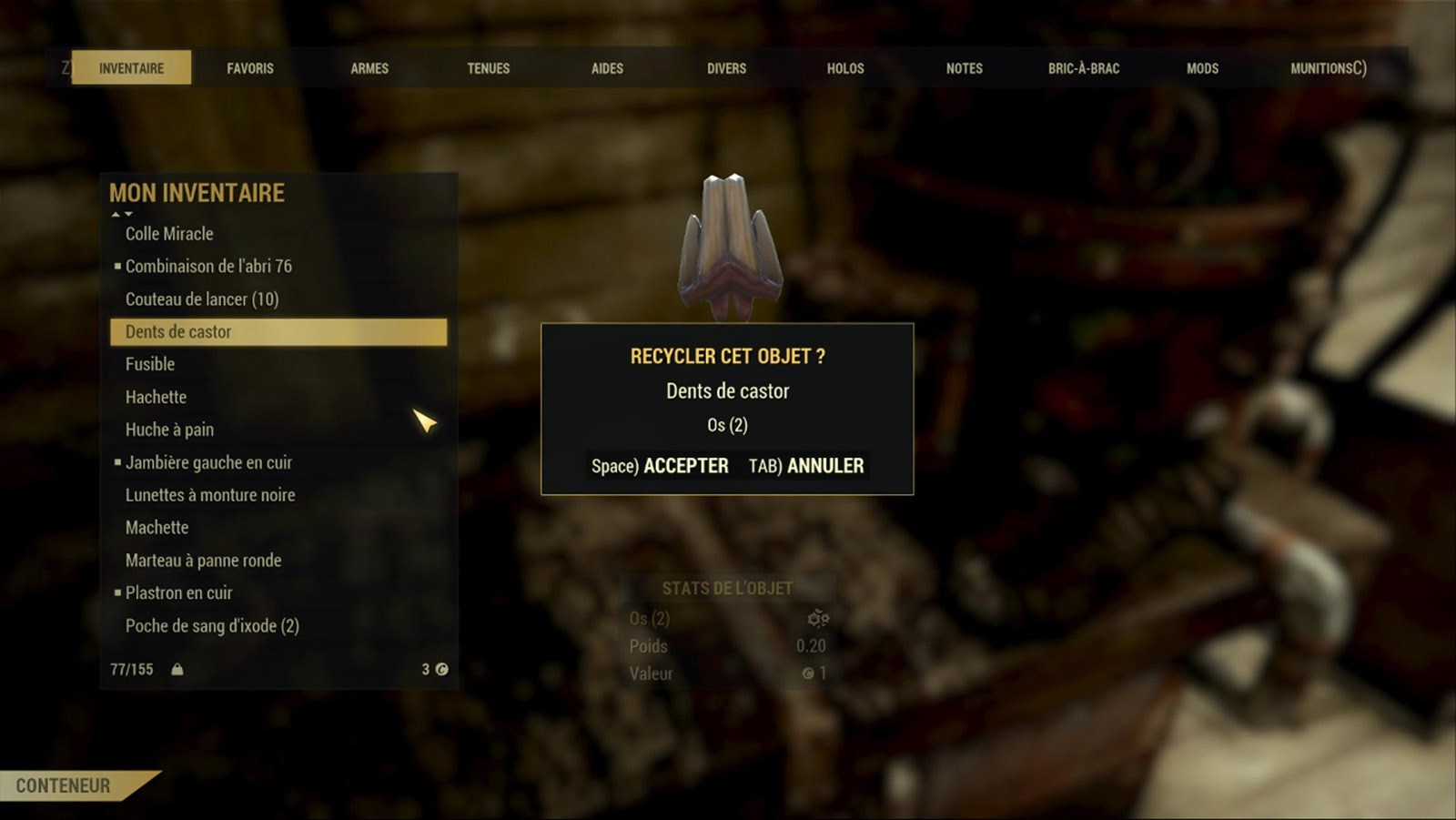Select Couteau de lancer item row
This screenshot has height=820, width=1456.
pos(202,299)
